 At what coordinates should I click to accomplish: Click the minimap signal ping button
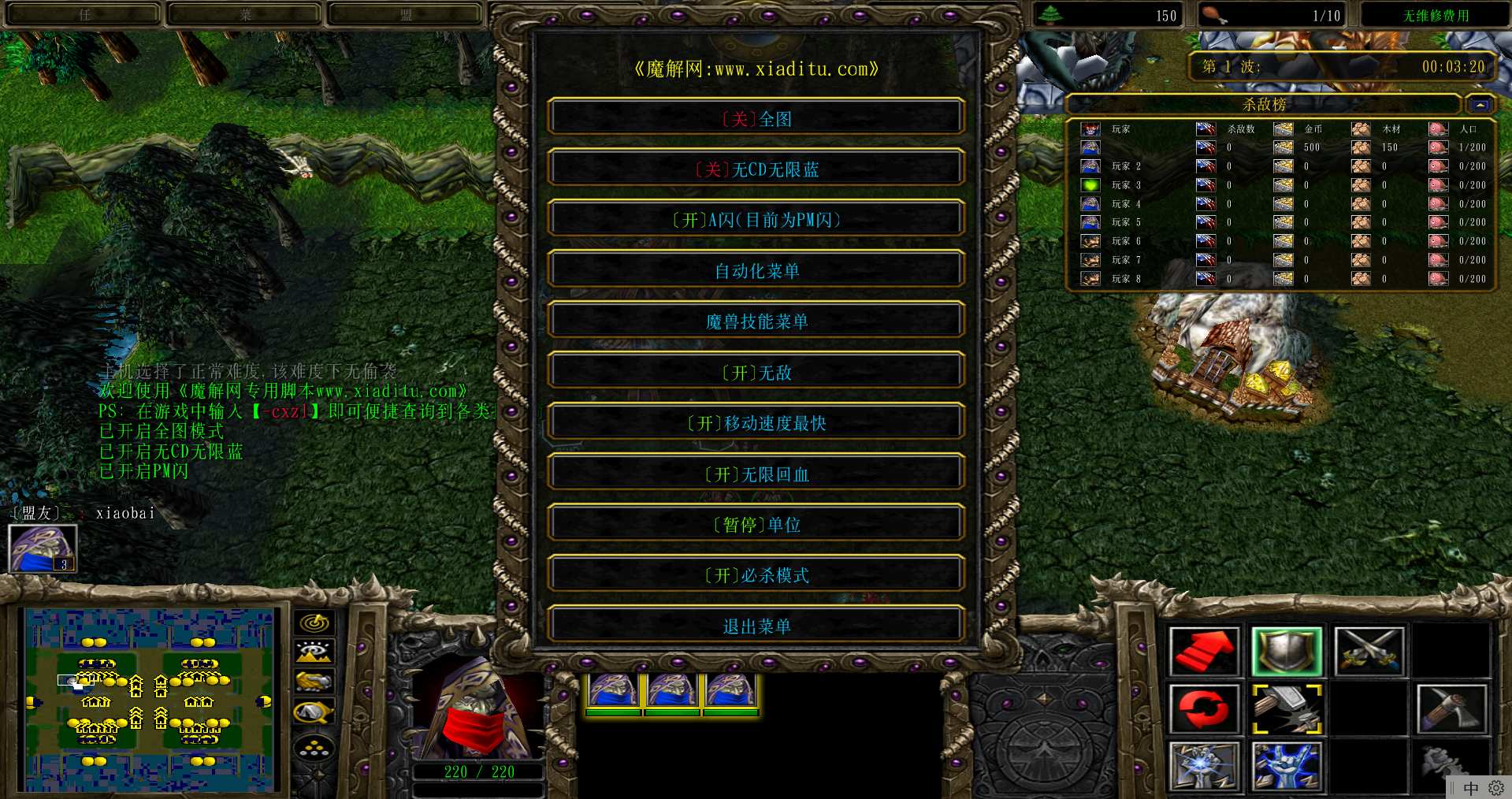coord(314,623)
